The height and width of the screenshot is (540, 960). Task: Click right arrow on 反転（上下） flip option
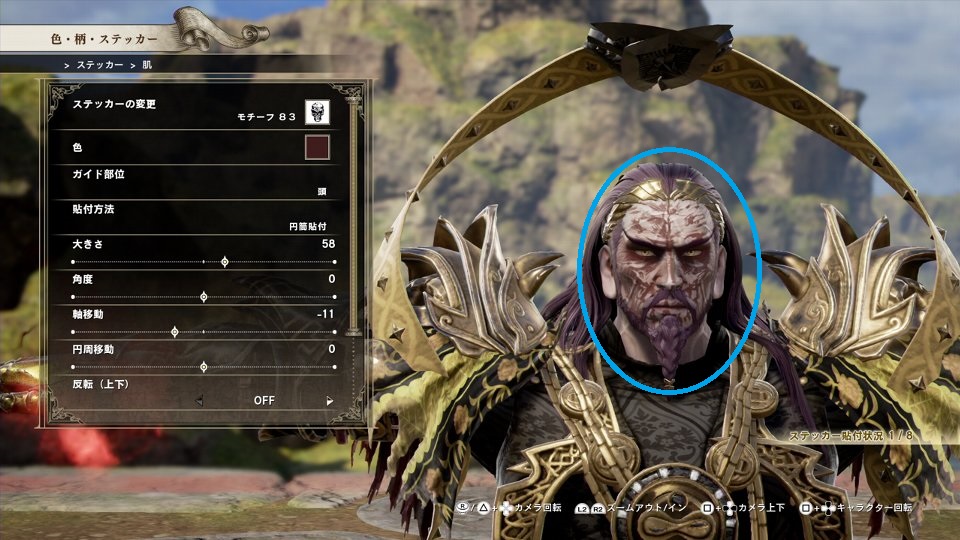pos(330,401)
